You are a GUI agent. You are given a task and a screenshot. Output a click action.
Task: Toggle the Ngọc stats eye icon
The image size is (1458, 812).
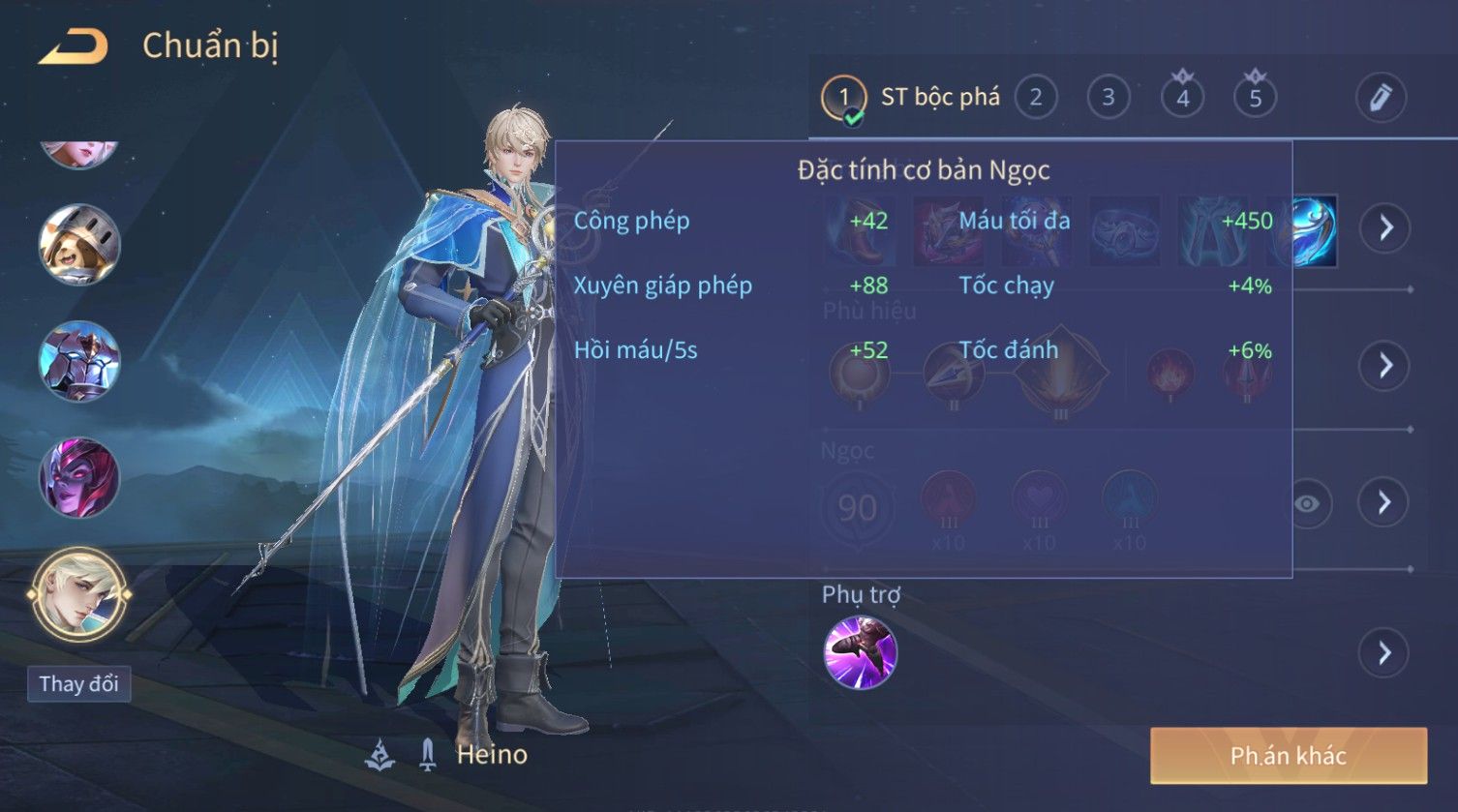(x=1307, y=503)
